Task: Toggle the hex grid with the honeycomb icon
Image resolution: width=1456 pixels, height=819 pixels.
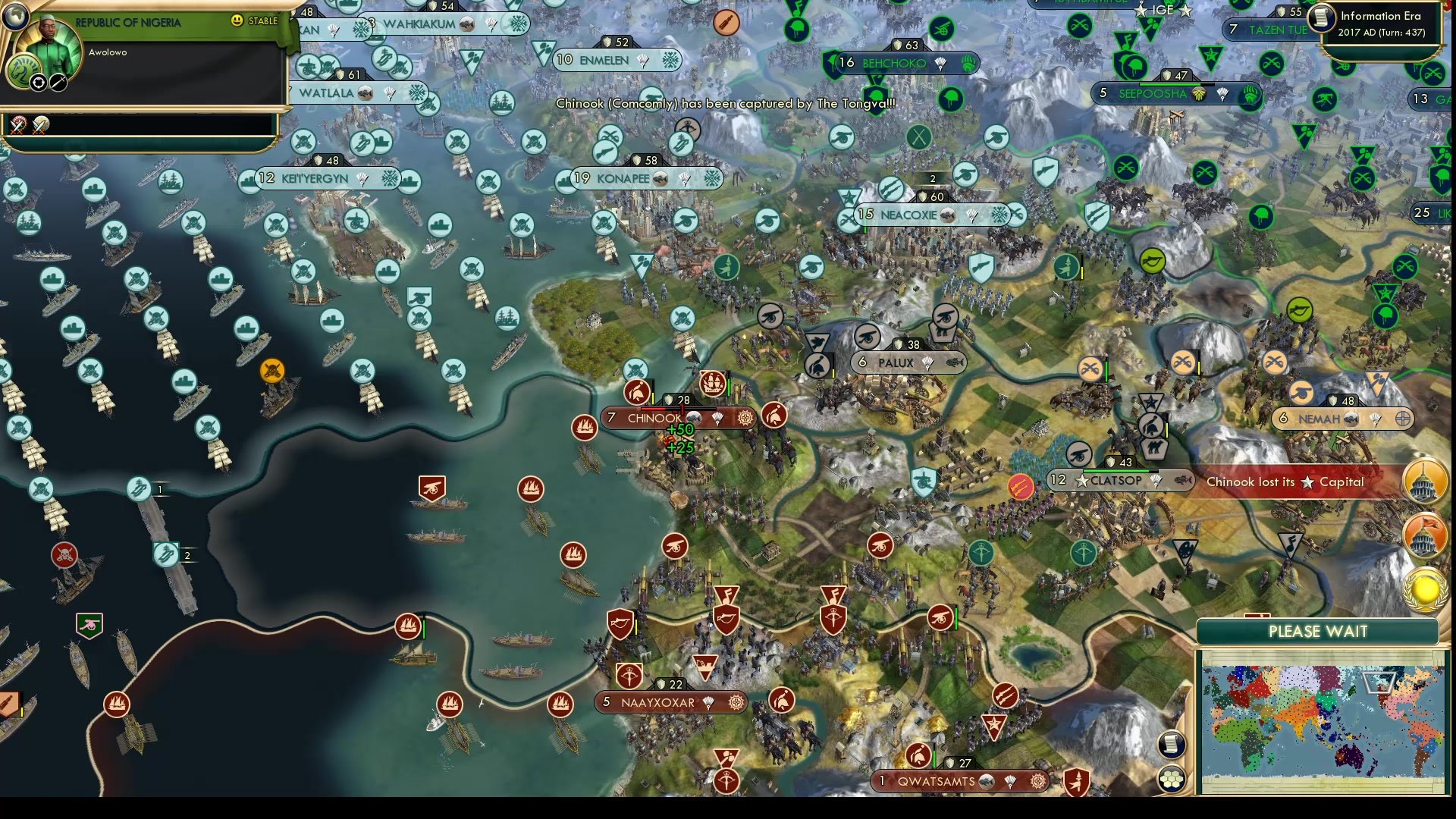Action: pyautogui.click(x=1172, y=777)
